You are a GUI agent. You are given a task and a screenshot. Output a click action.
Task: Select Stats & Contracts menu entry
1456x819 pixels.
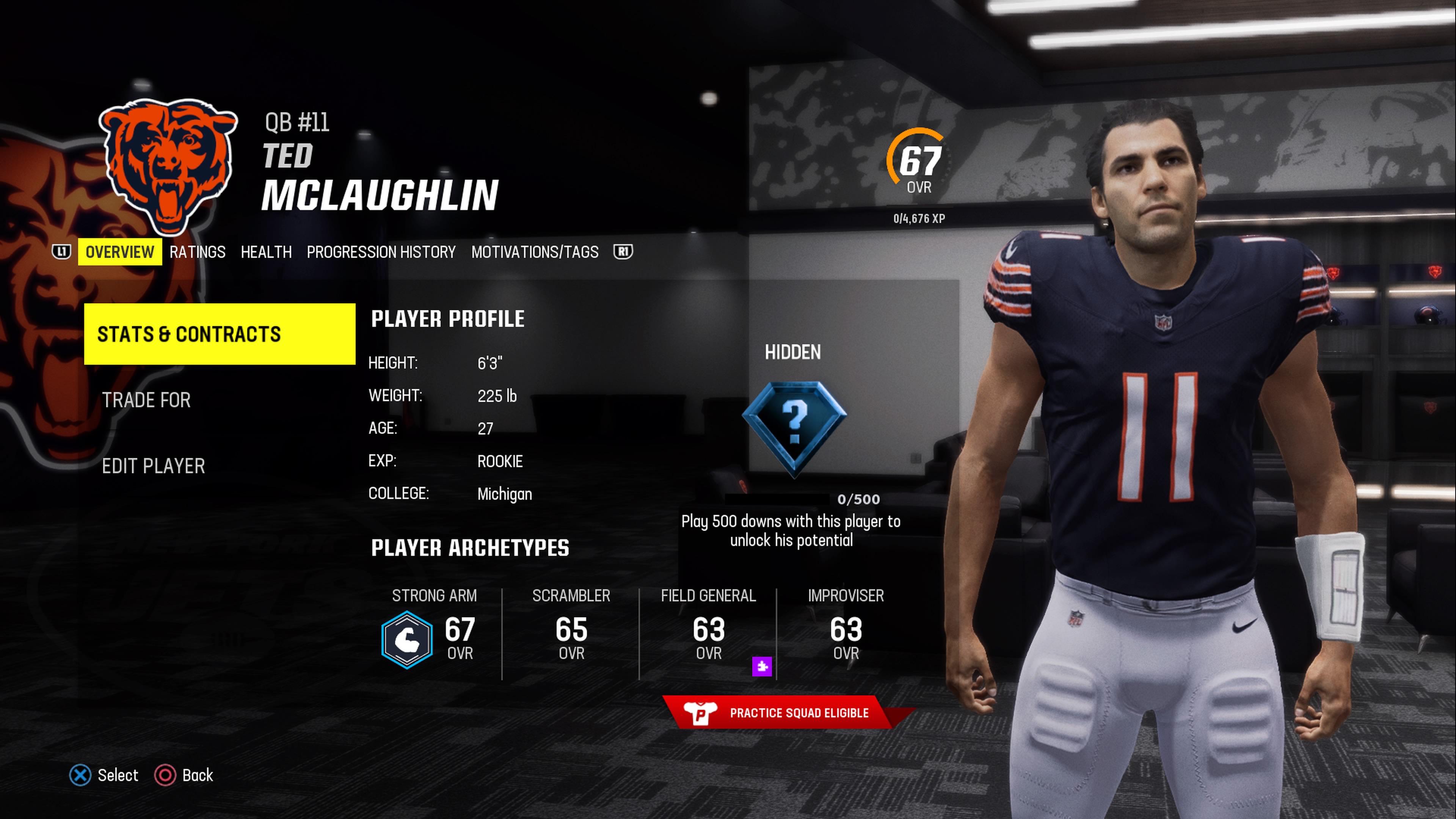pyautogui.click(x=219, y=334)
